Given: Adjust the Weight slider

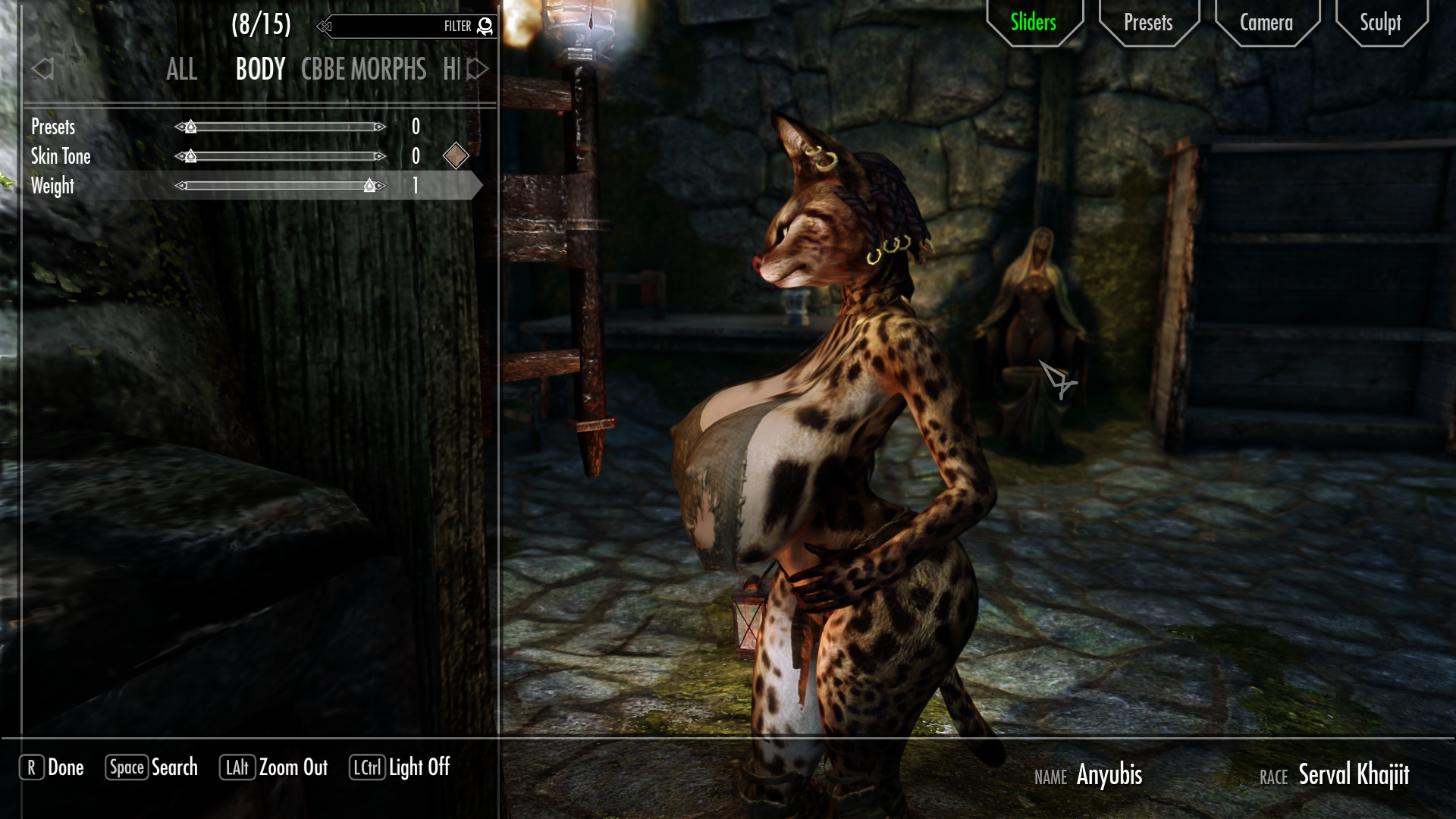Looking at the screenshot, I should (281, 186).
